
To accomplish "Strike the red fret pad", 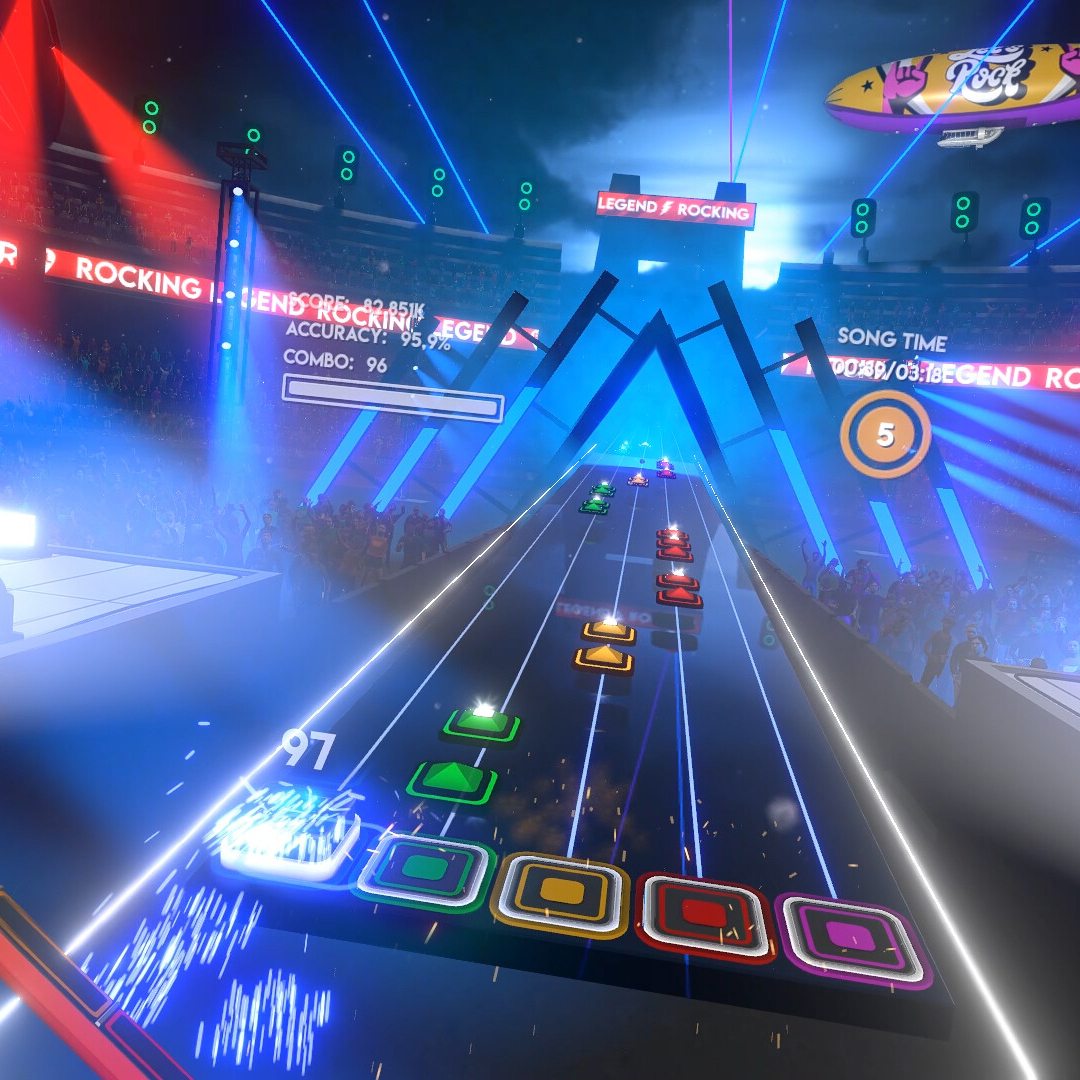I will point(705,915).
